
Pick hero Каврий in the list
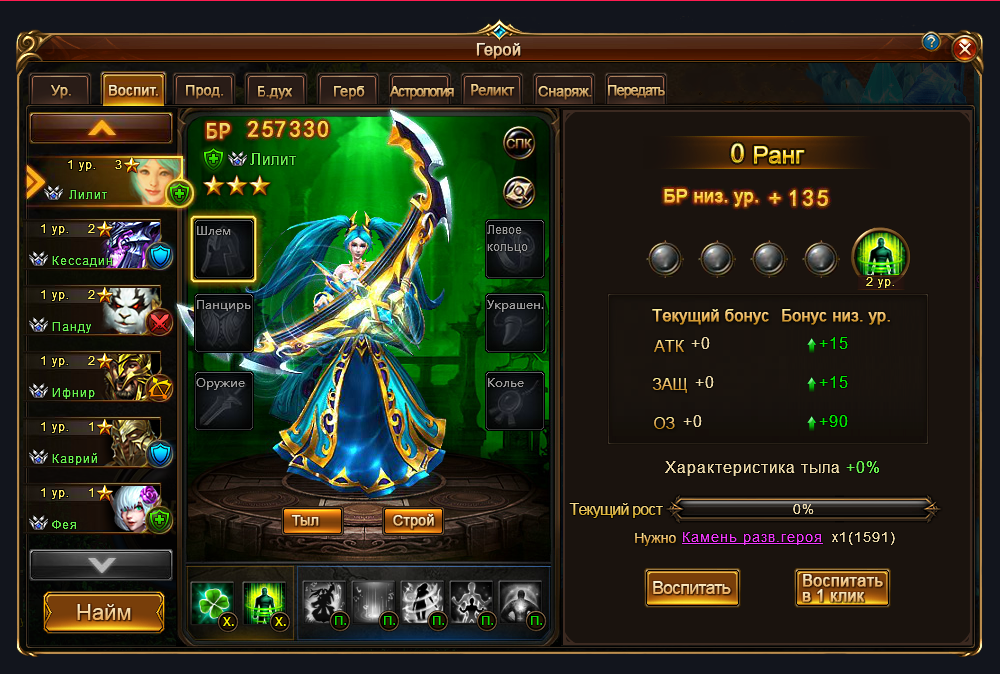[104, 444]
